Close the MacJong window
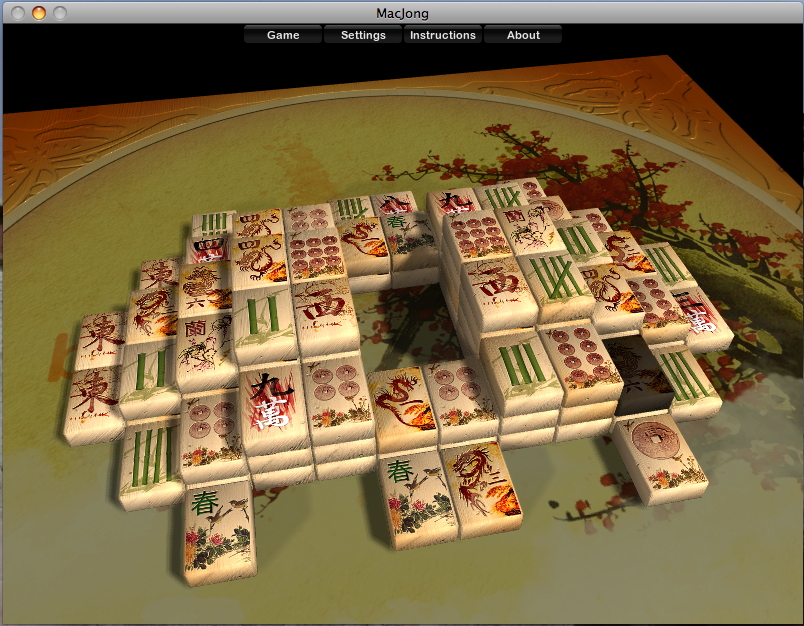 (x=19, y=13)
